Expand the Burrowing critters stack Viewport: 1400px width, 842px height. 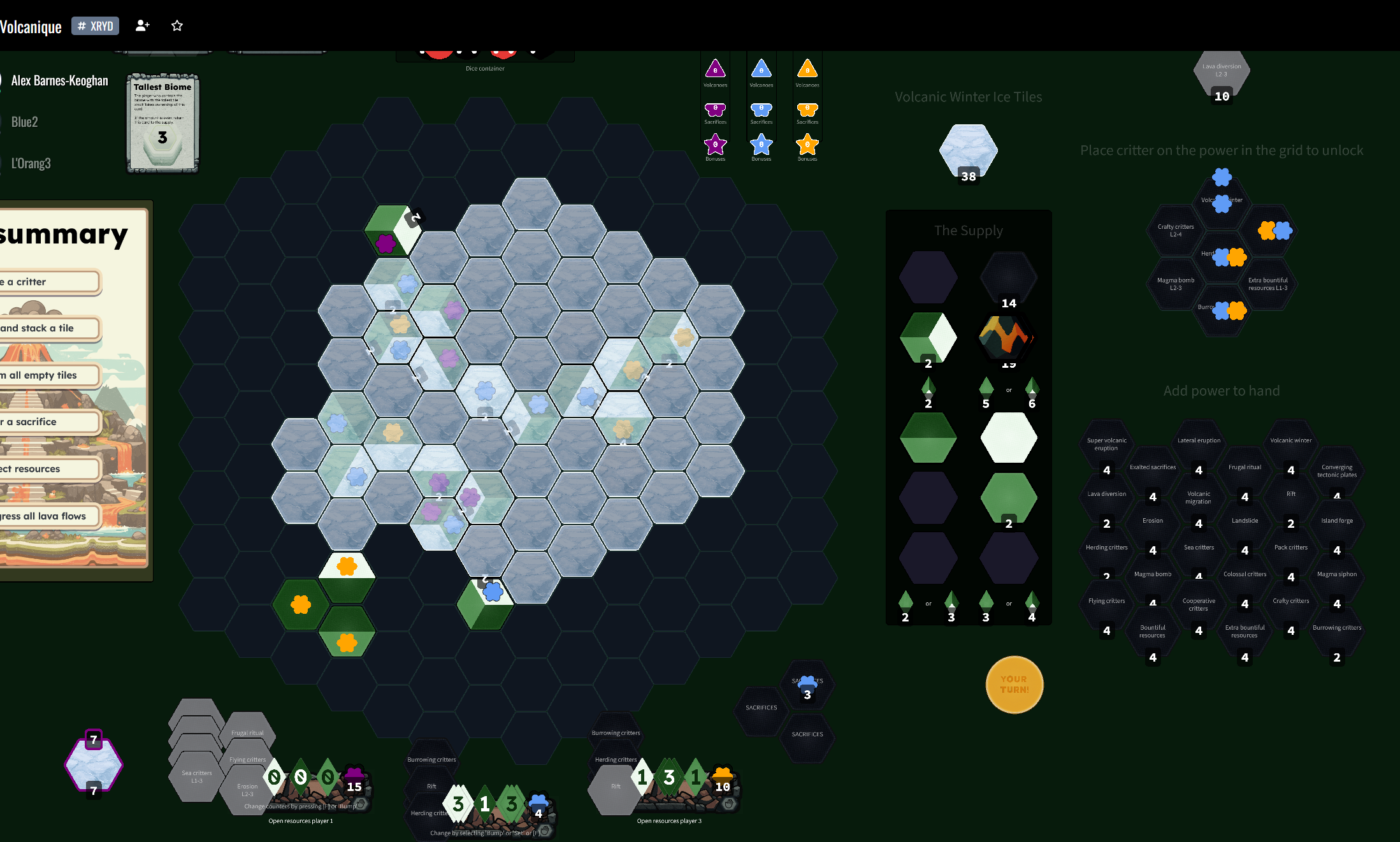pyautogui.click(x=431, y=760)
